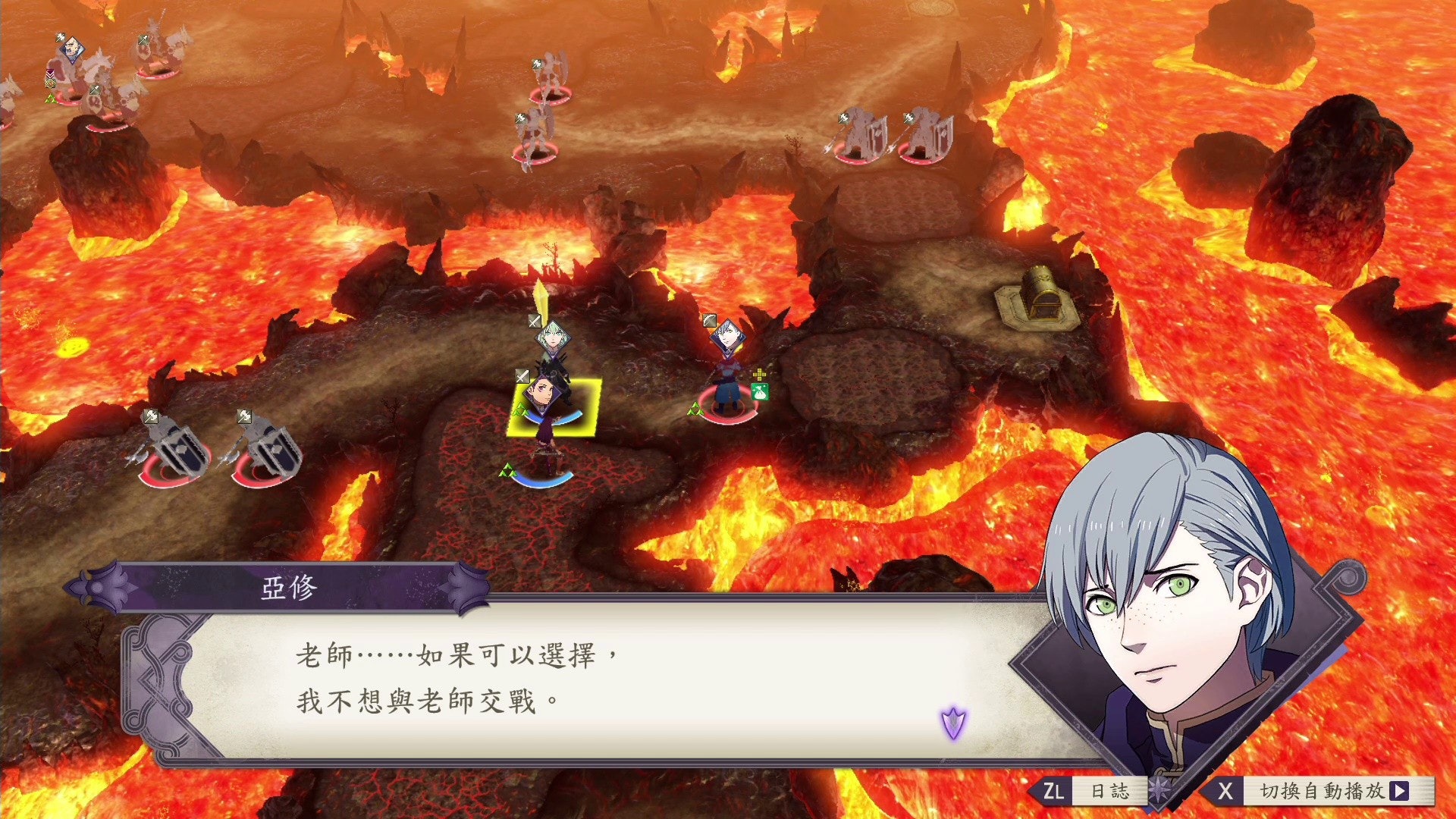Select the unit on the yellow highlighted tile

(554, 409)
